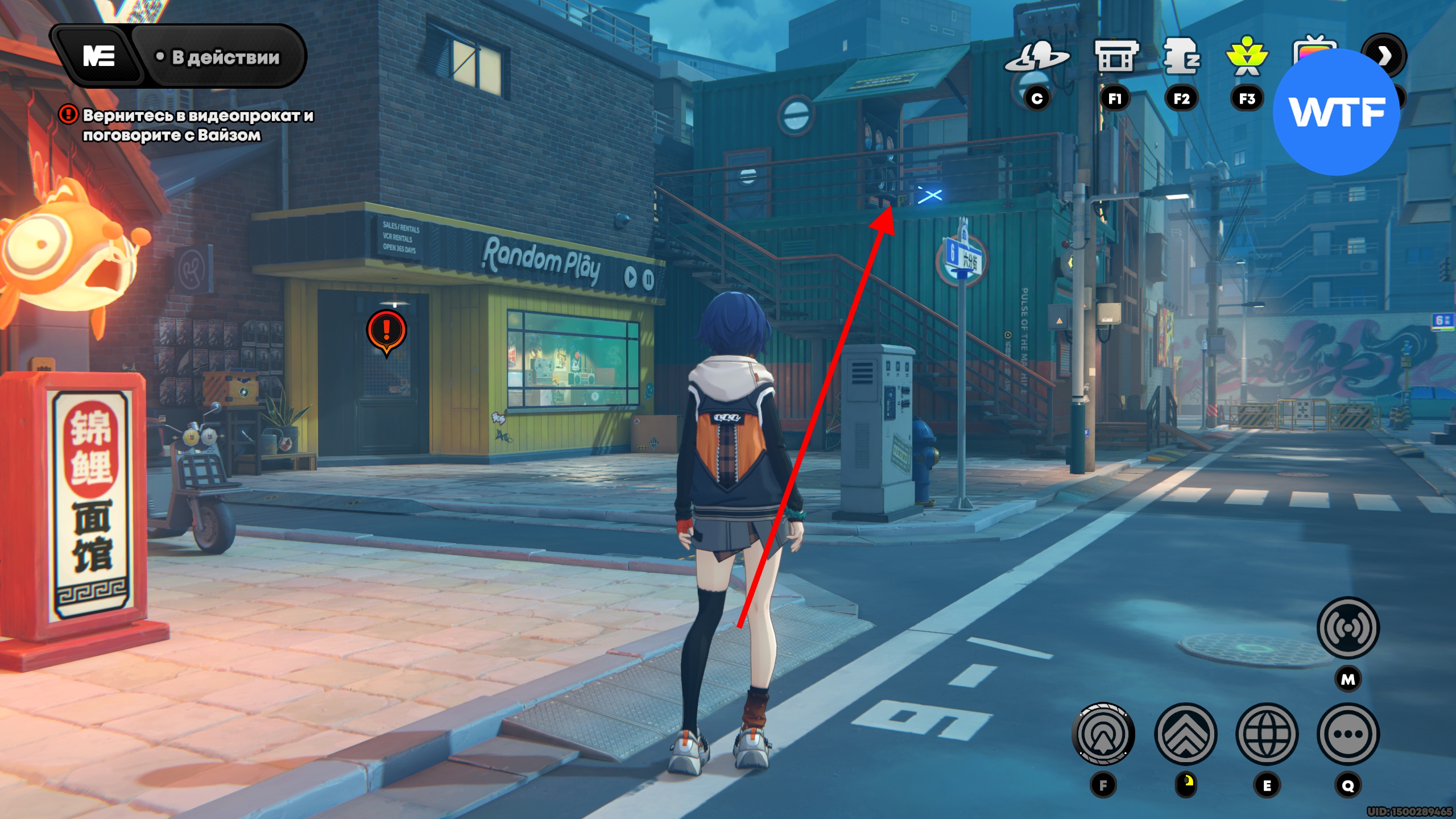Open the yellow-green figure event icon

(x=1247, y=58)
